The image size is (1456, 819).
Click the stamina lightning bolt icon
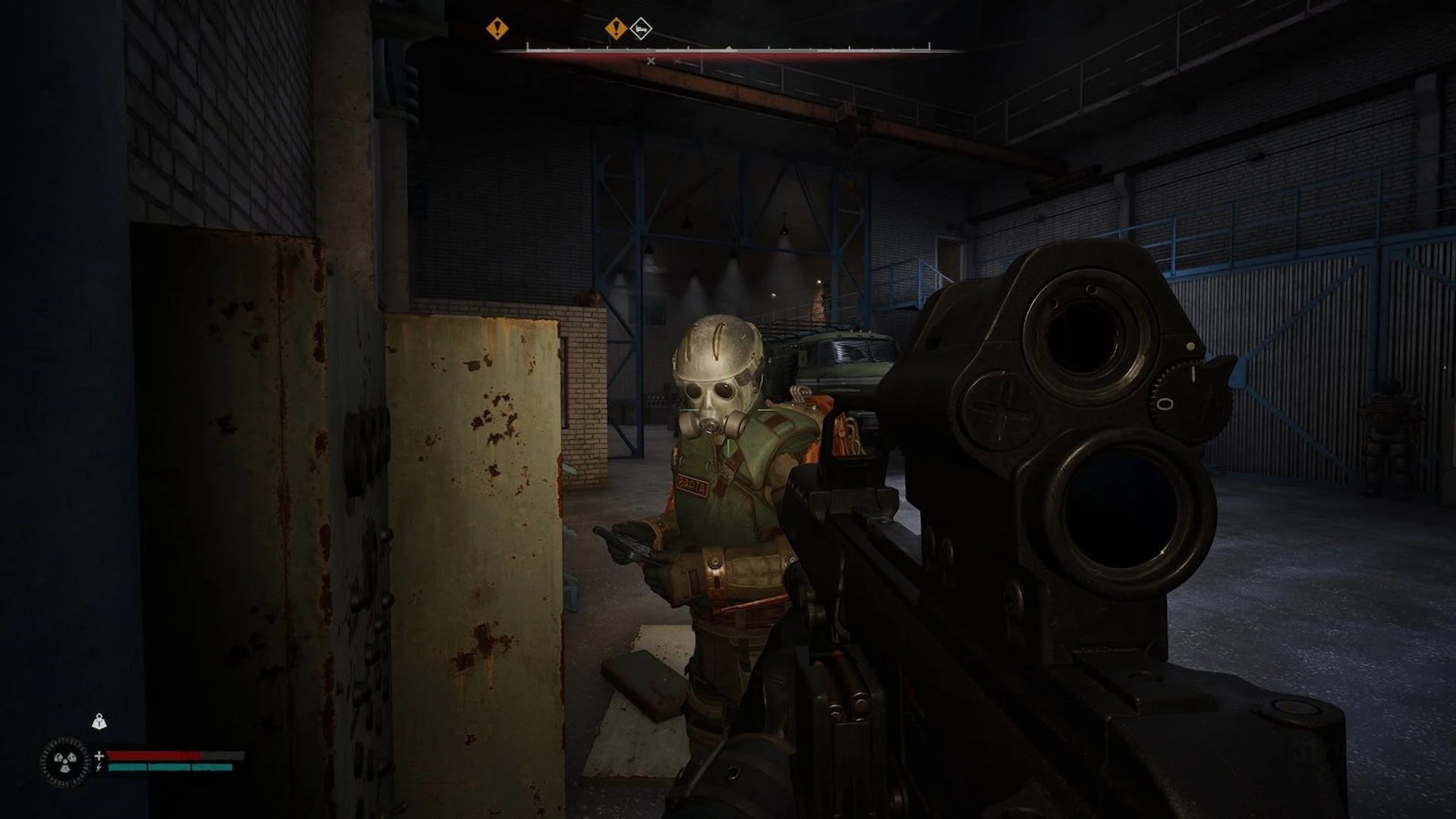click(x=99, y=767)
